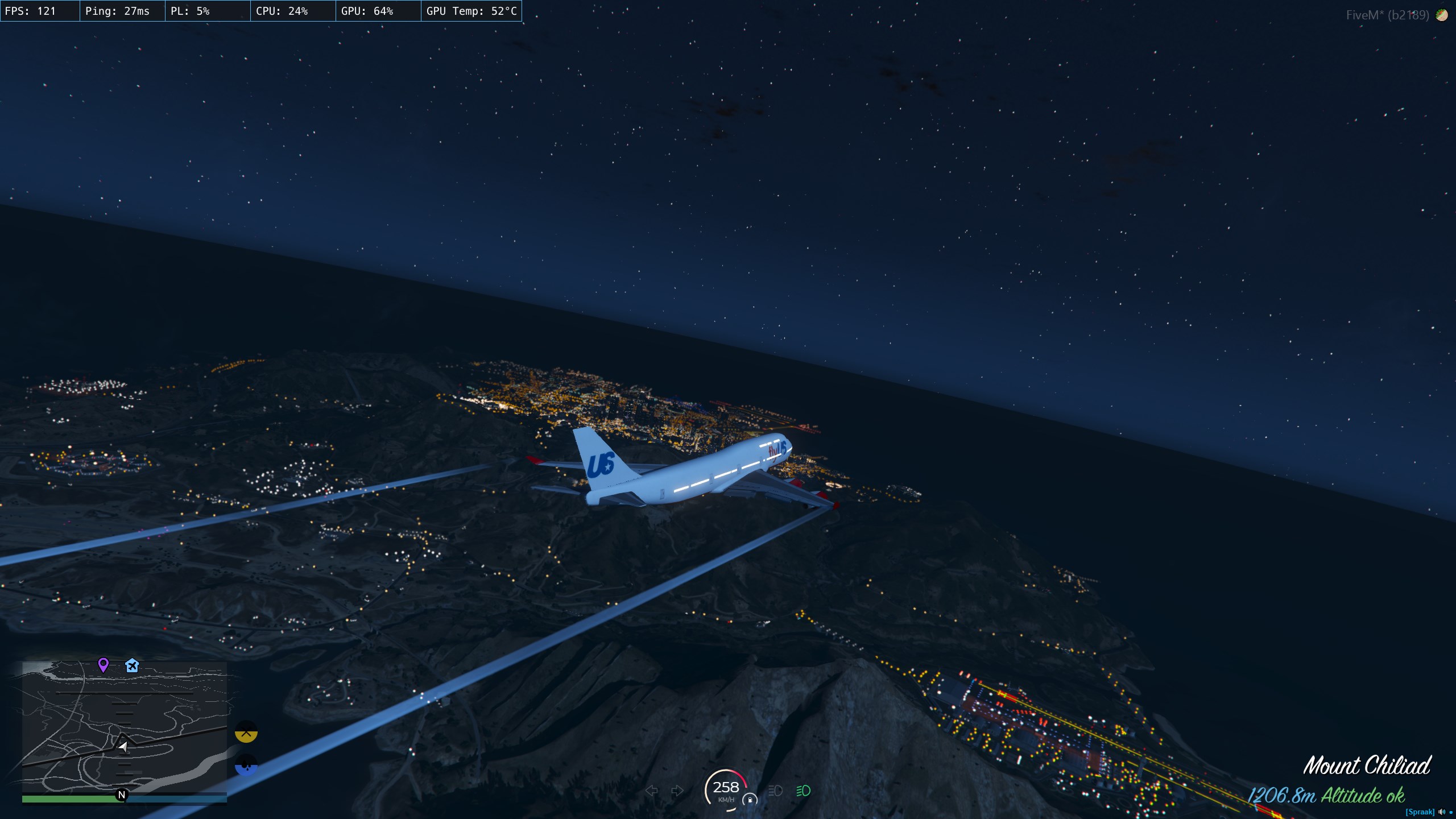
Task: Toggle the grey low-beam headlight indicator
Action: pos(775,791)
